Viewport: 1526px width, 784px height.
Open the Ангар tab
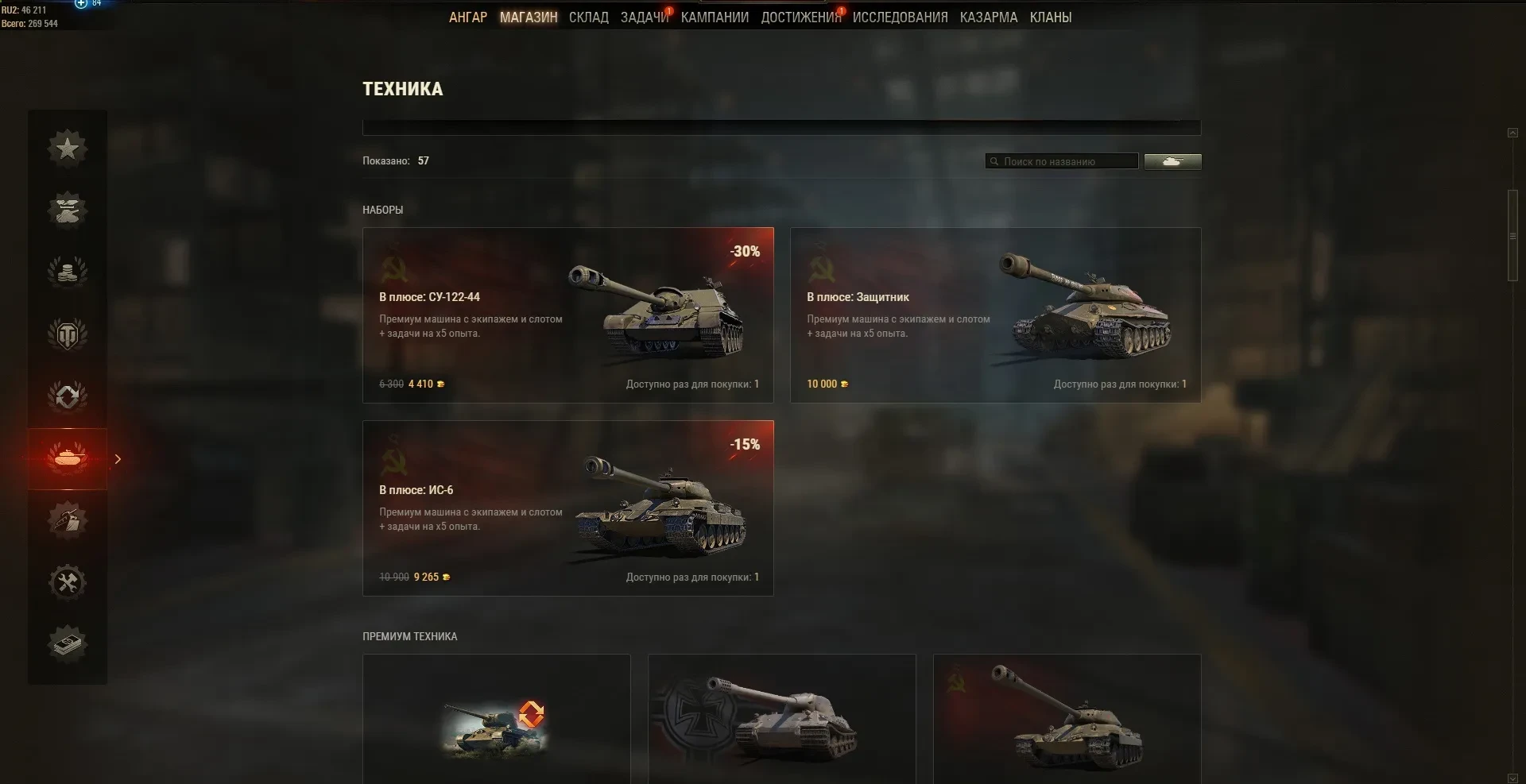click(467, 17)
